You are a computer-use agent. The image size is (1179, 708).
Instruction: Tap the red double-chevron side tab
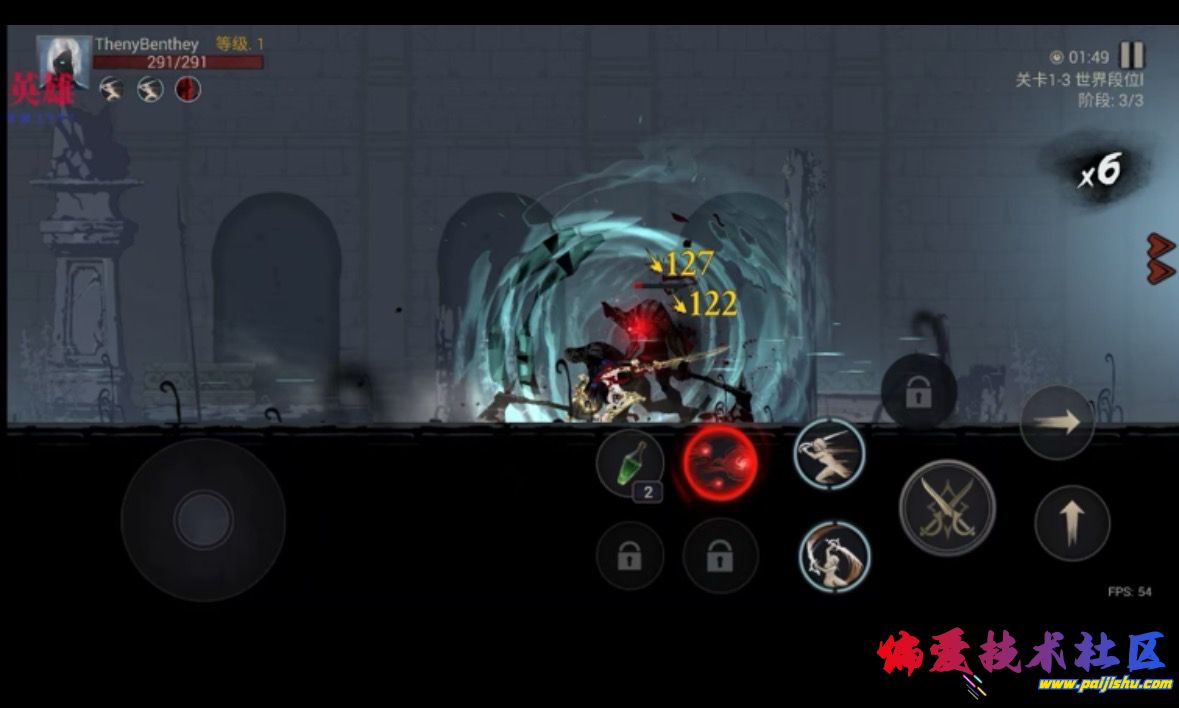tap(1160, 257)
